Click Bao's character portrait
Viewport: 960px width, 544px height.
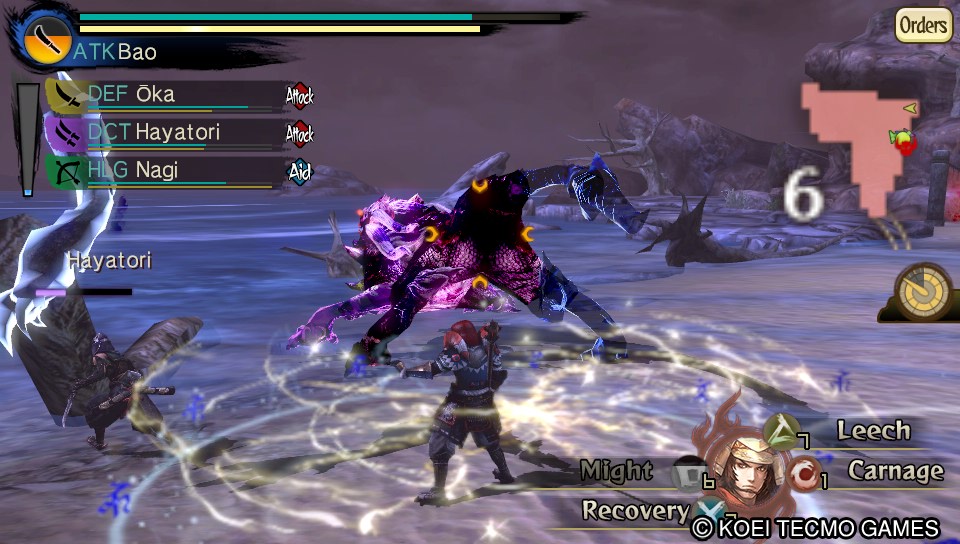[x=744, y=469]
